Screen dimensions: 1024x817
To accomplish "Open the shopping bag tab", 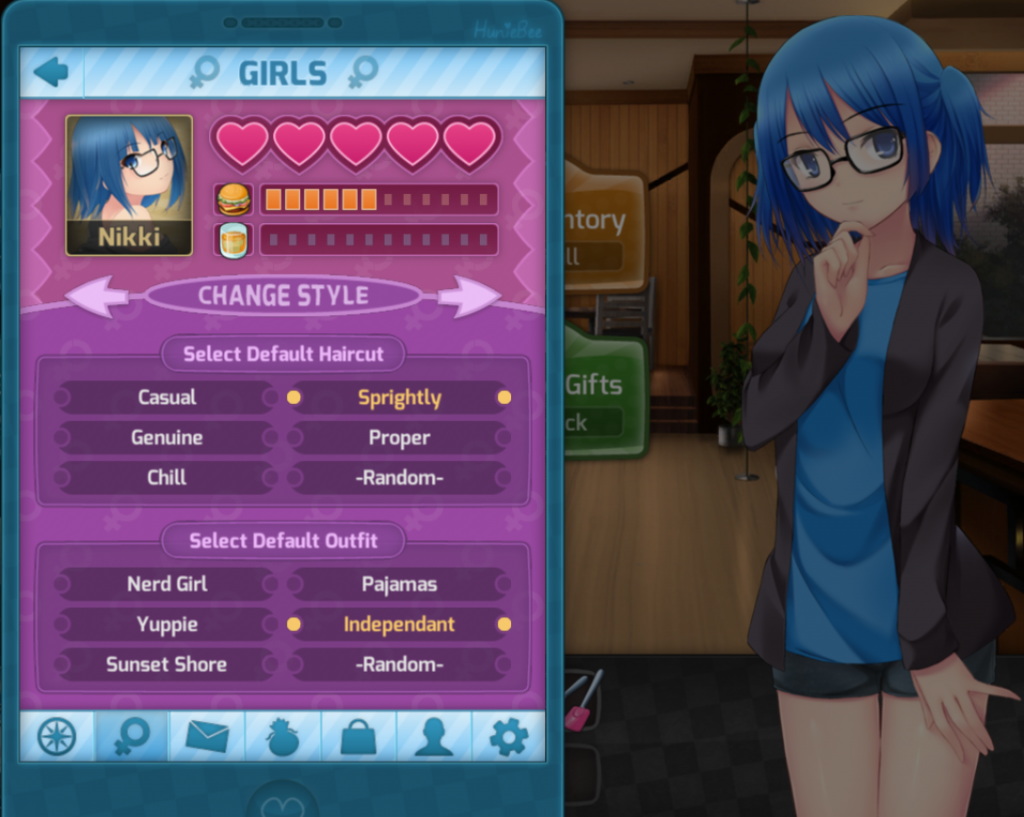I will click(x=358, y=737).
